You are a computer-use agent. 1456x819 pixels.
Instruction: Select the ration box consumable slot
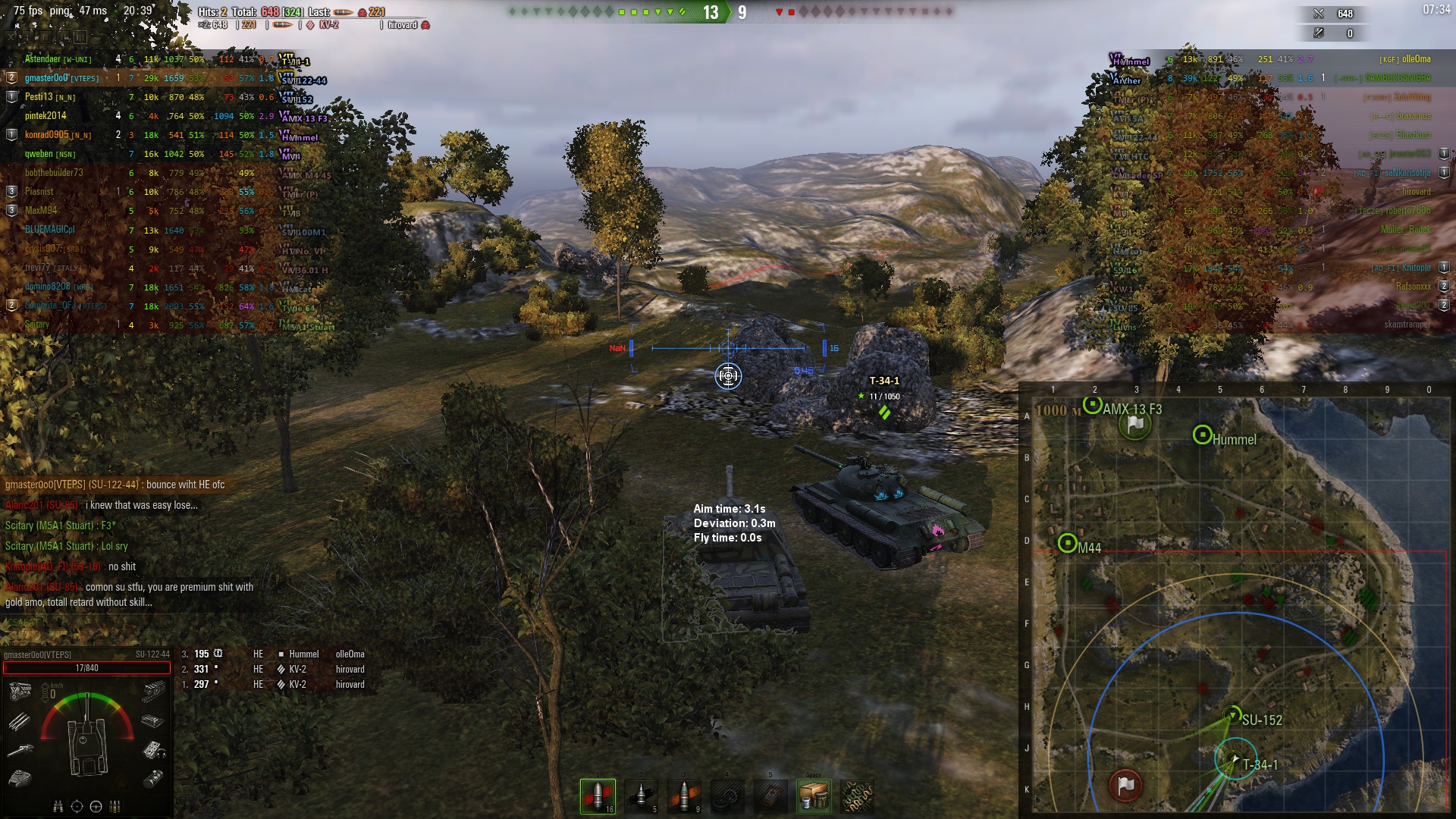pos(814,796)
